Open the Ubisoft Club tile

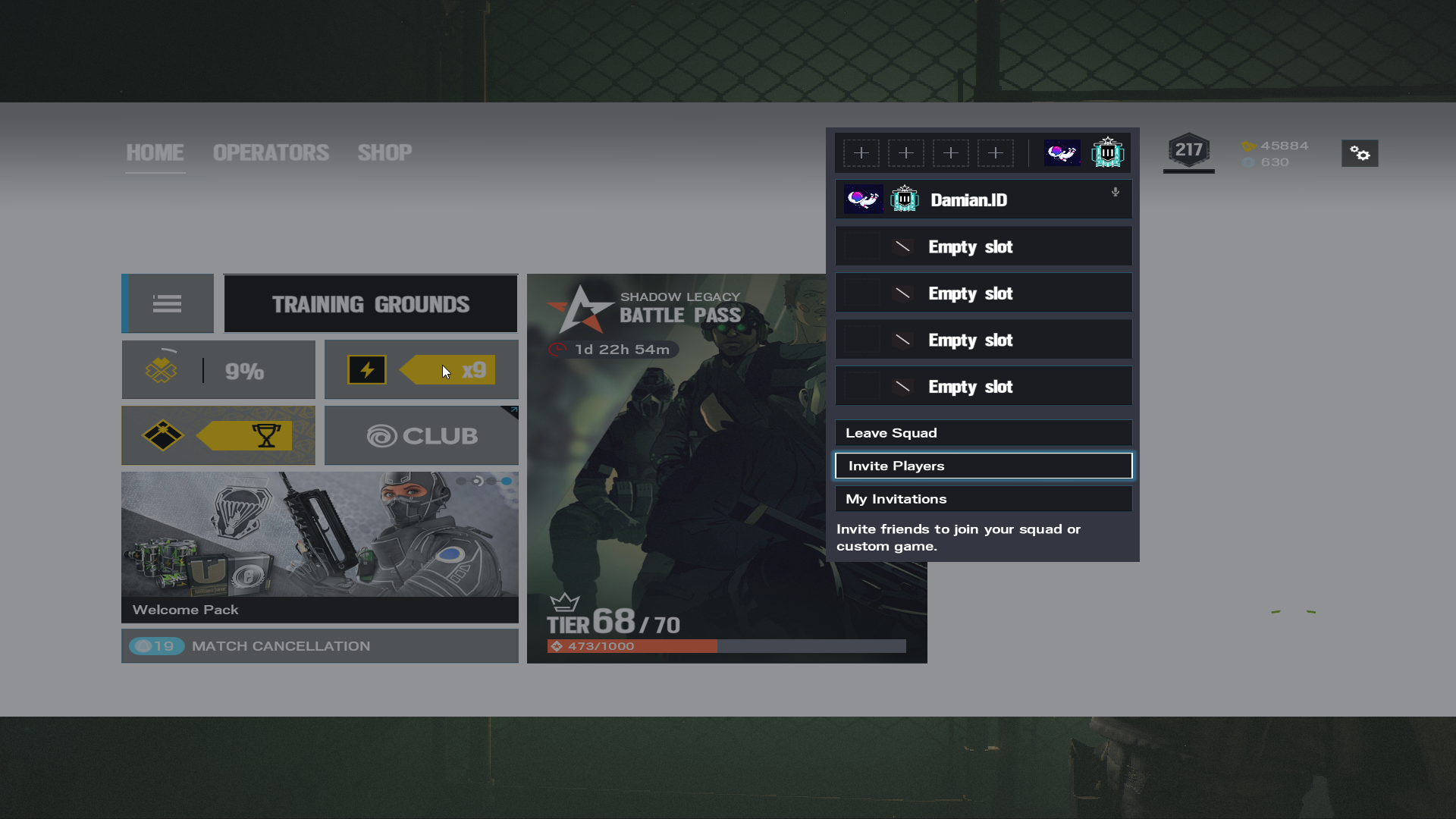pos(422,436)
